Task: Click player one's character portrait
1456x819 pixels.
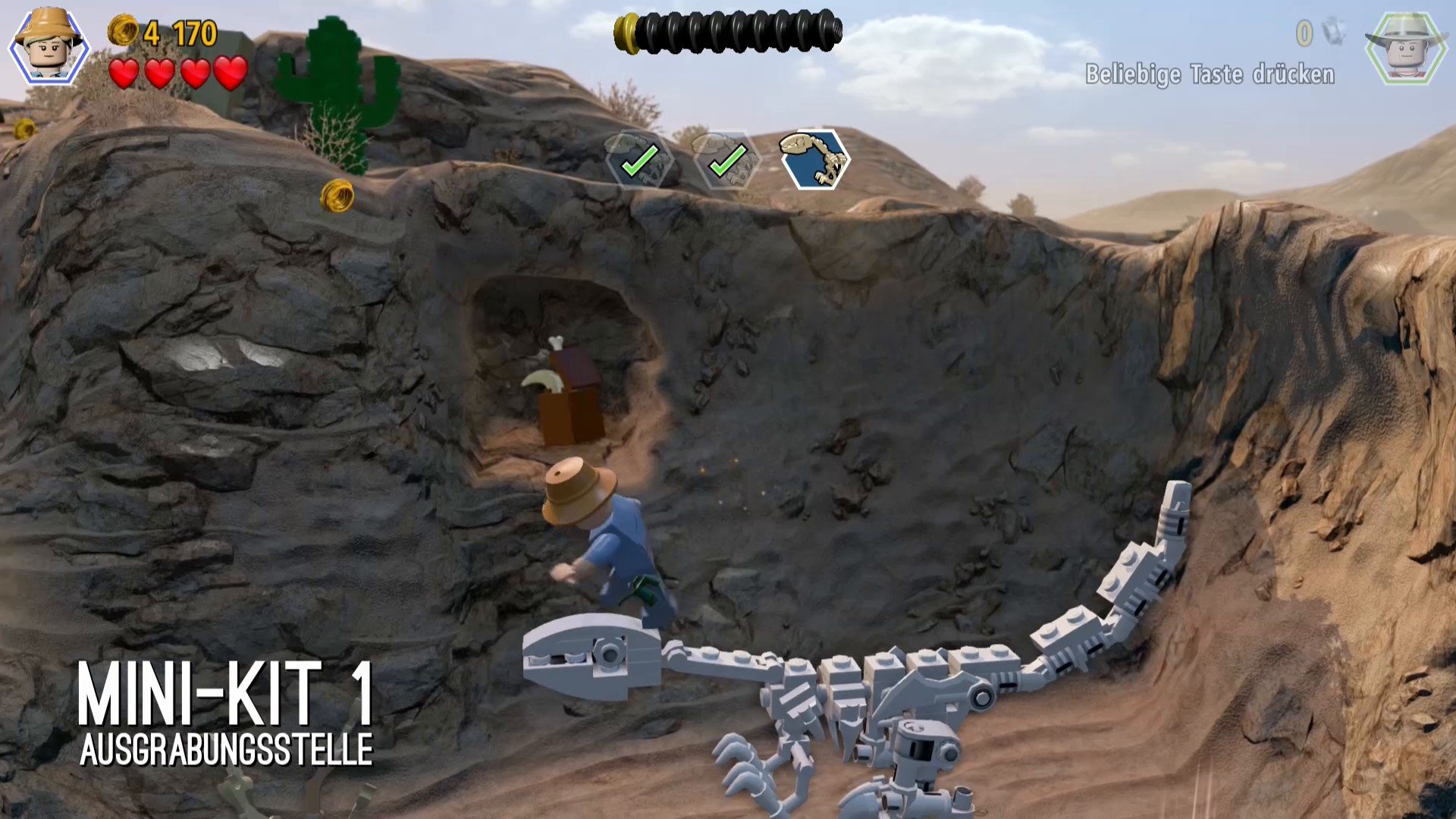Action: coord(49,47)
